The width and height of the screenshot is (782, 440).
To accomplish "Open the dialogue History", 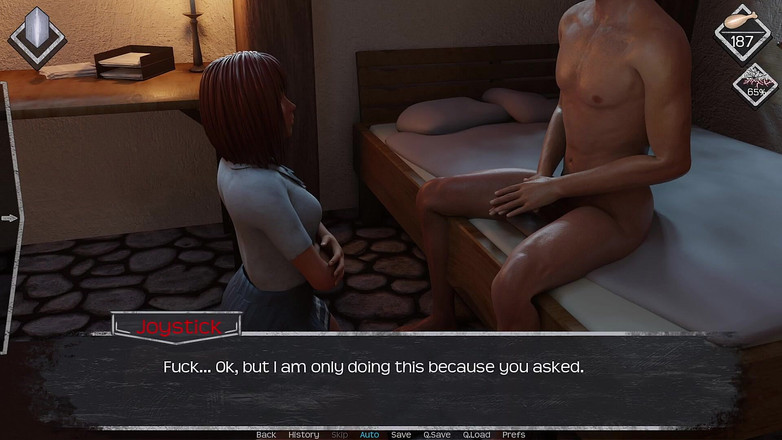I will point(304,435).
